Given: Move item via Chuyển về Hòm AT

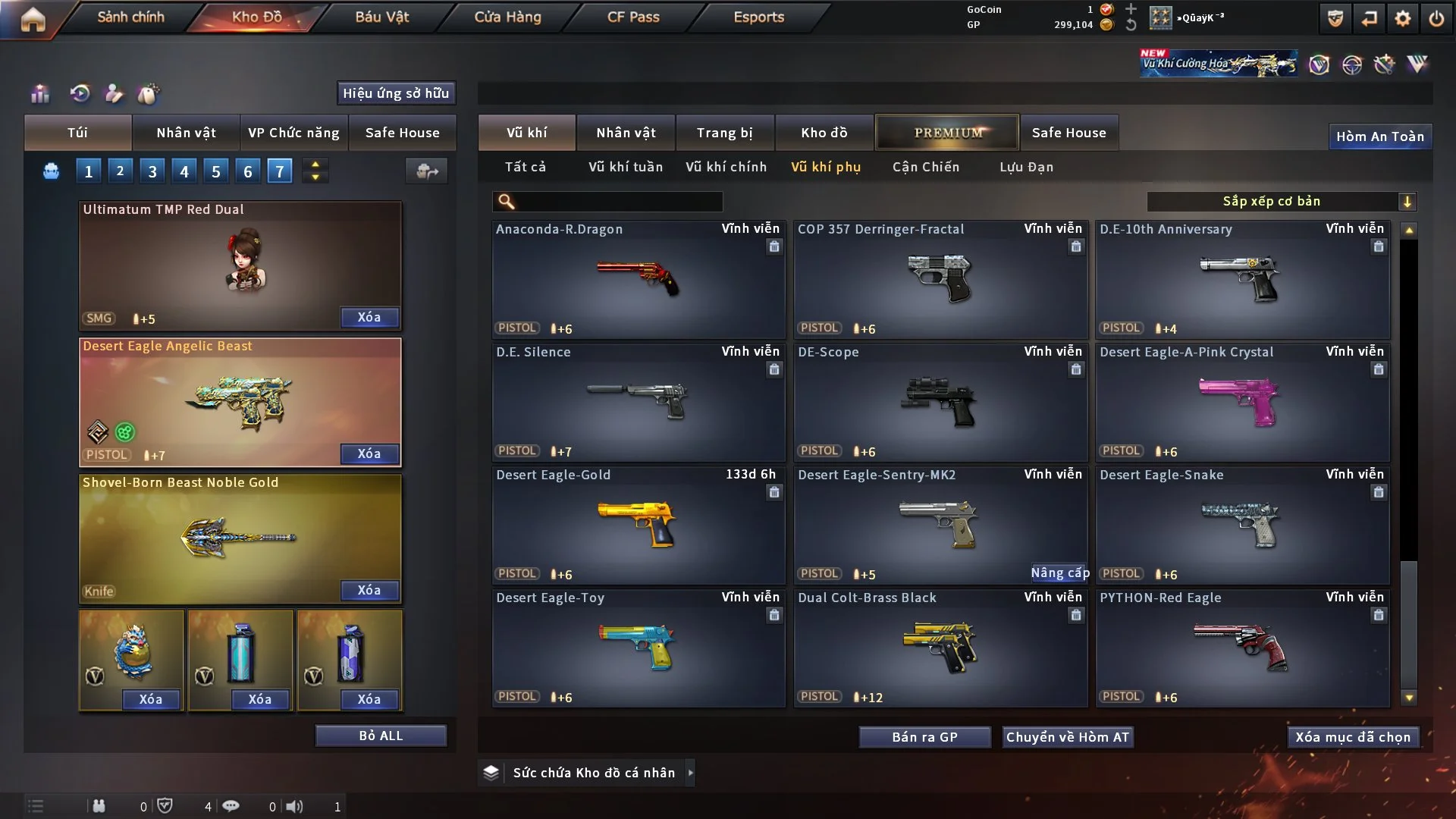Looking at the screenshot, I should coord(1068,737).
